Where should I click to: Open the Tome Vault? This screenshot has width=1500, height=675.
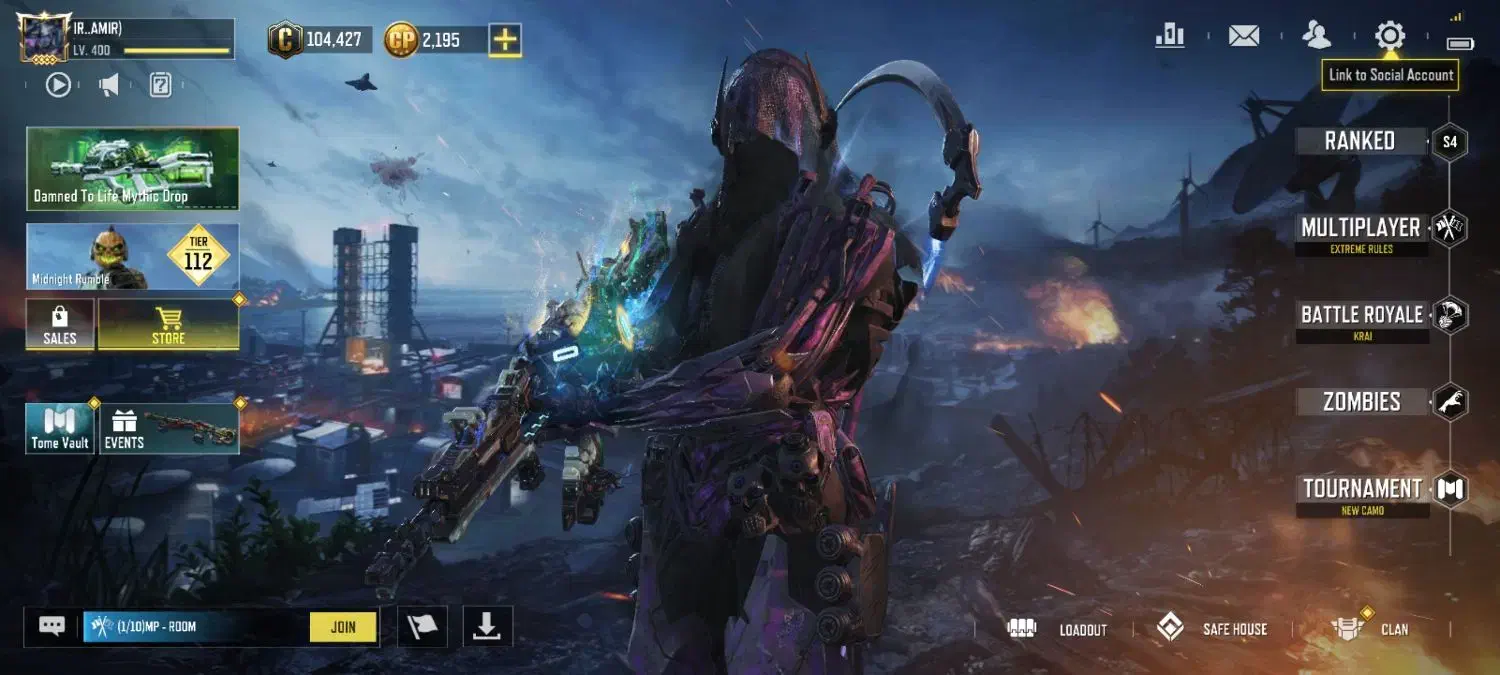(x=60, y=429)
